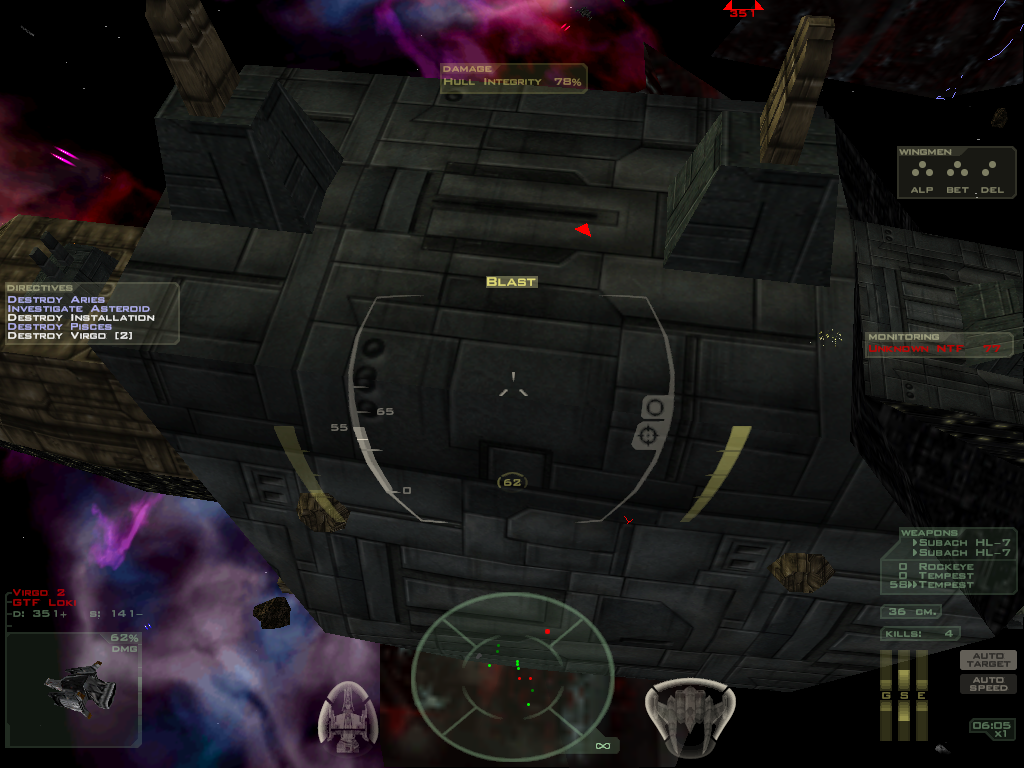Select the Destroy Pisces directive
Screen dimensions: 1024x768
60,327
